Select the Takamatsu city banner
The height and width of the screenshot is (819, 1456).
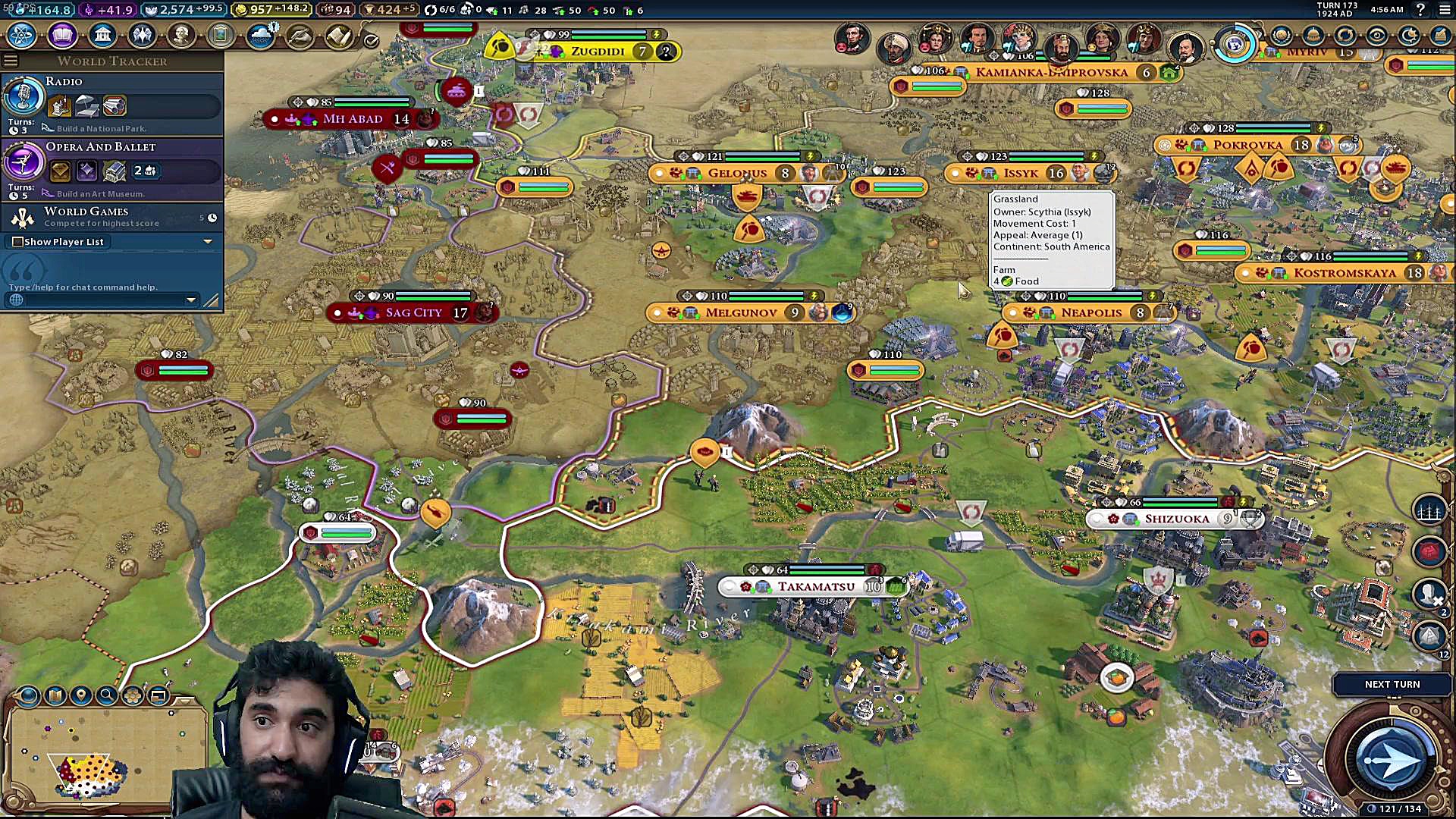(x=814, y=587)
